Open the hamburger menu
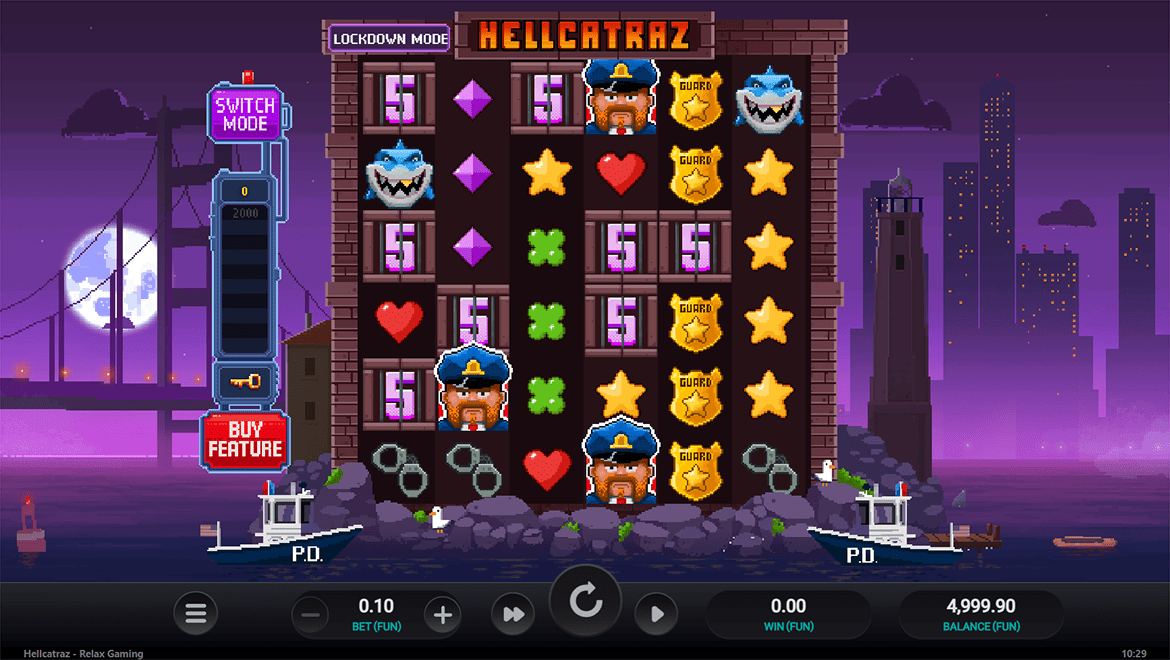 [196, 614]
